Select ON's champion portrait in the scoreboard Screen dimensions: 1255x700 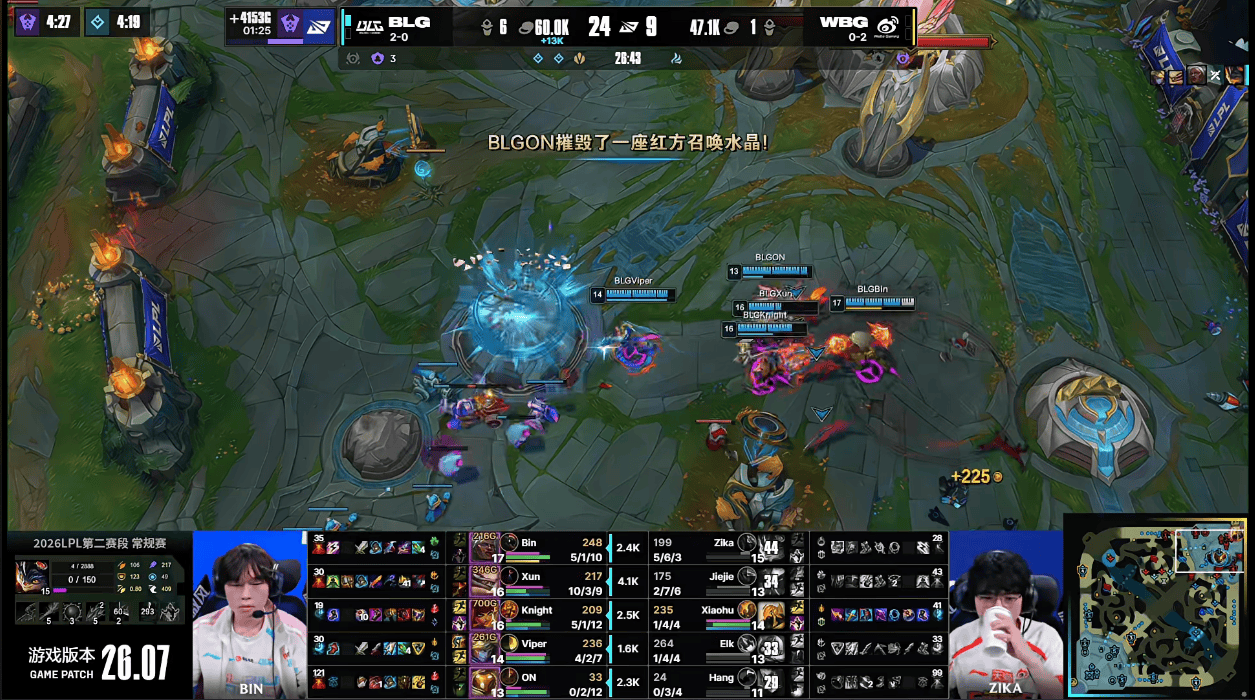point(484,682)
